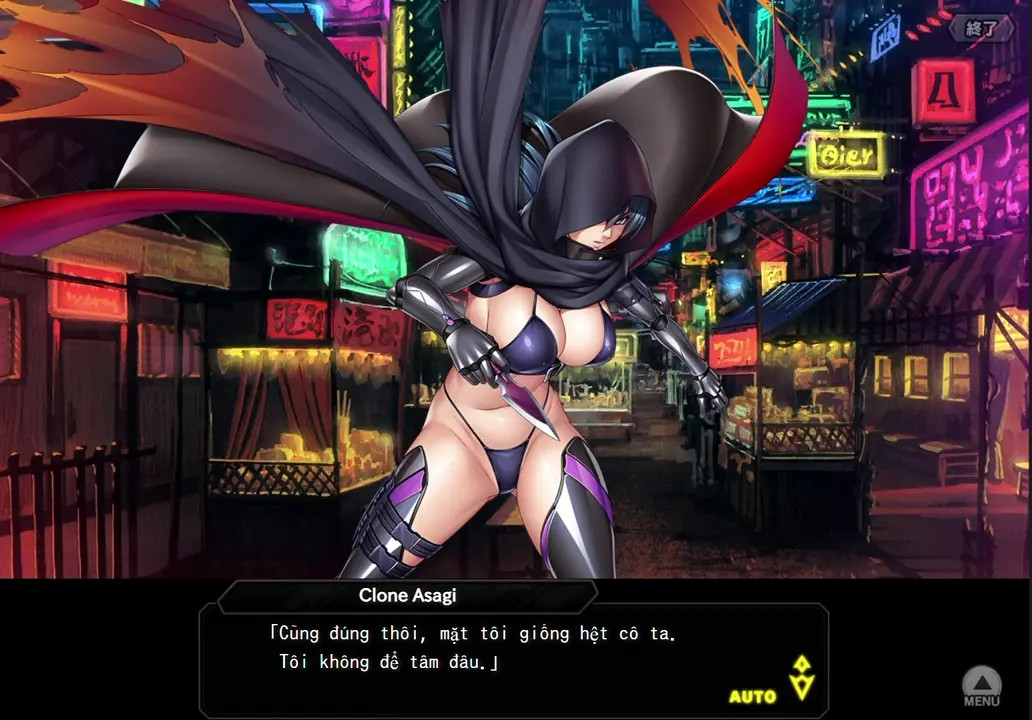The image size is (1032, 720).
Task: Toggle AUTO dialogue mode
Action: 752,696
